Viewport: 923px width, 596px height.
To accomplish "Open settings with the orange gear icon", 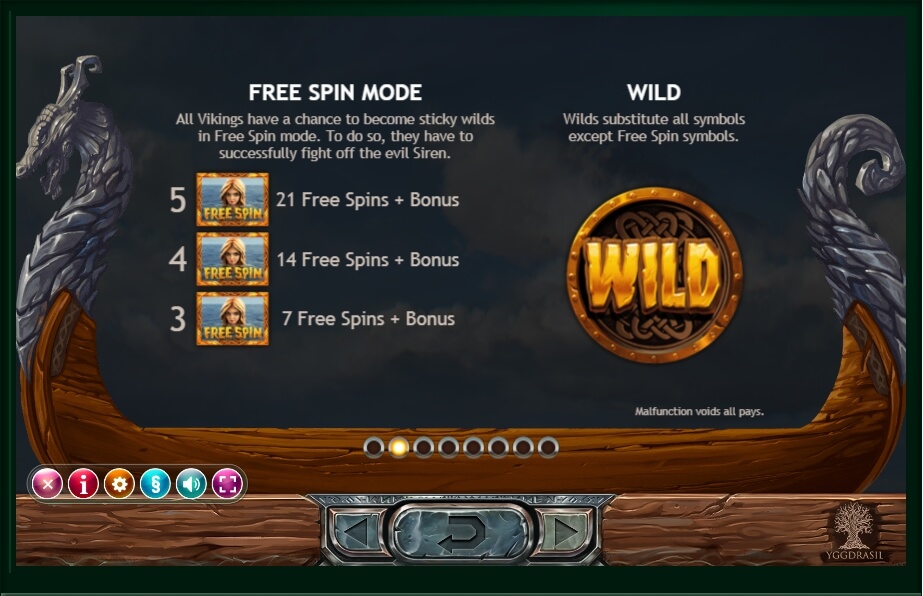I will click(119, 485).
